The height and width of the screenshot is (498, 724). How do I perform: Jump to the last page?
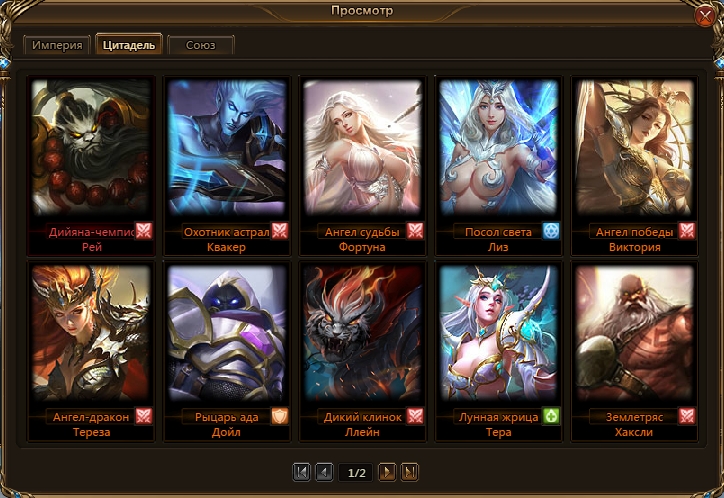coord(410,472)
